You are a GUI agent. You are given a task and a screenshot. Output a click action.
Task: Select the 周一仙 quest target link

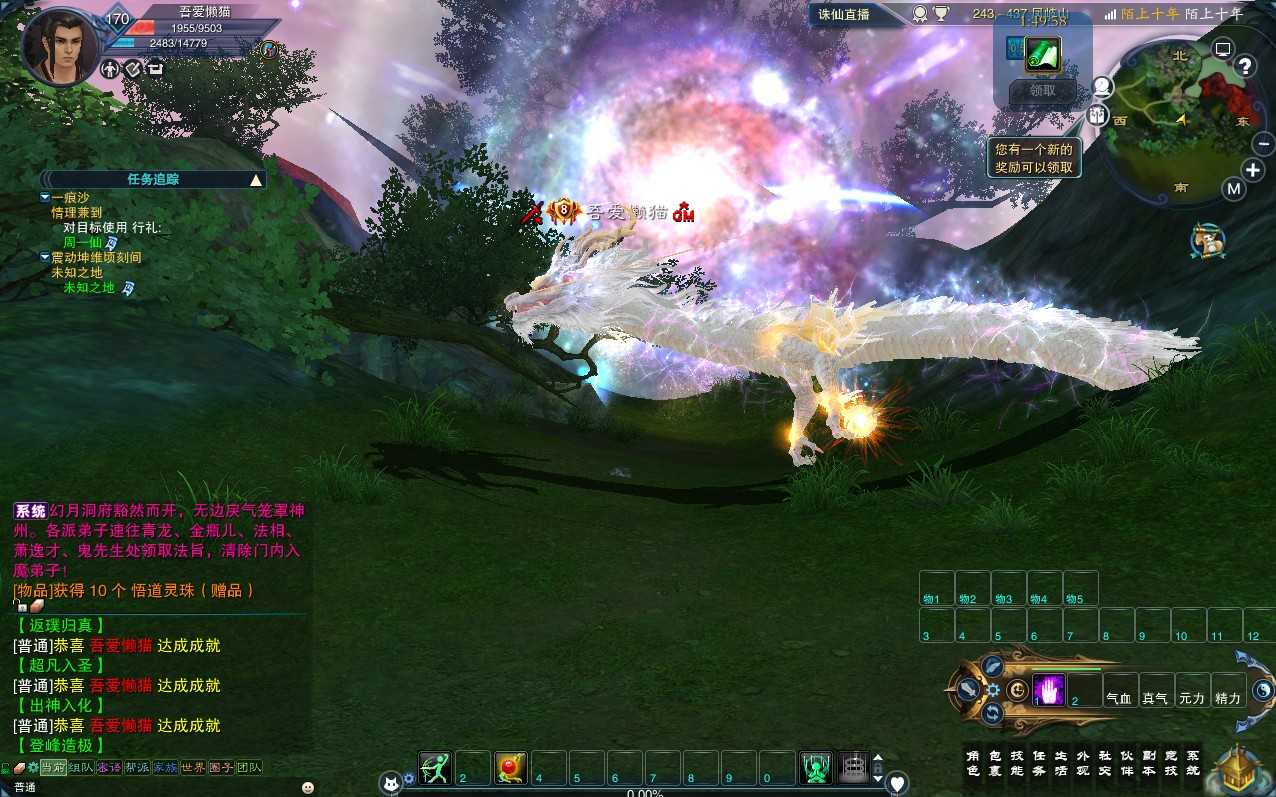point(83,242)
